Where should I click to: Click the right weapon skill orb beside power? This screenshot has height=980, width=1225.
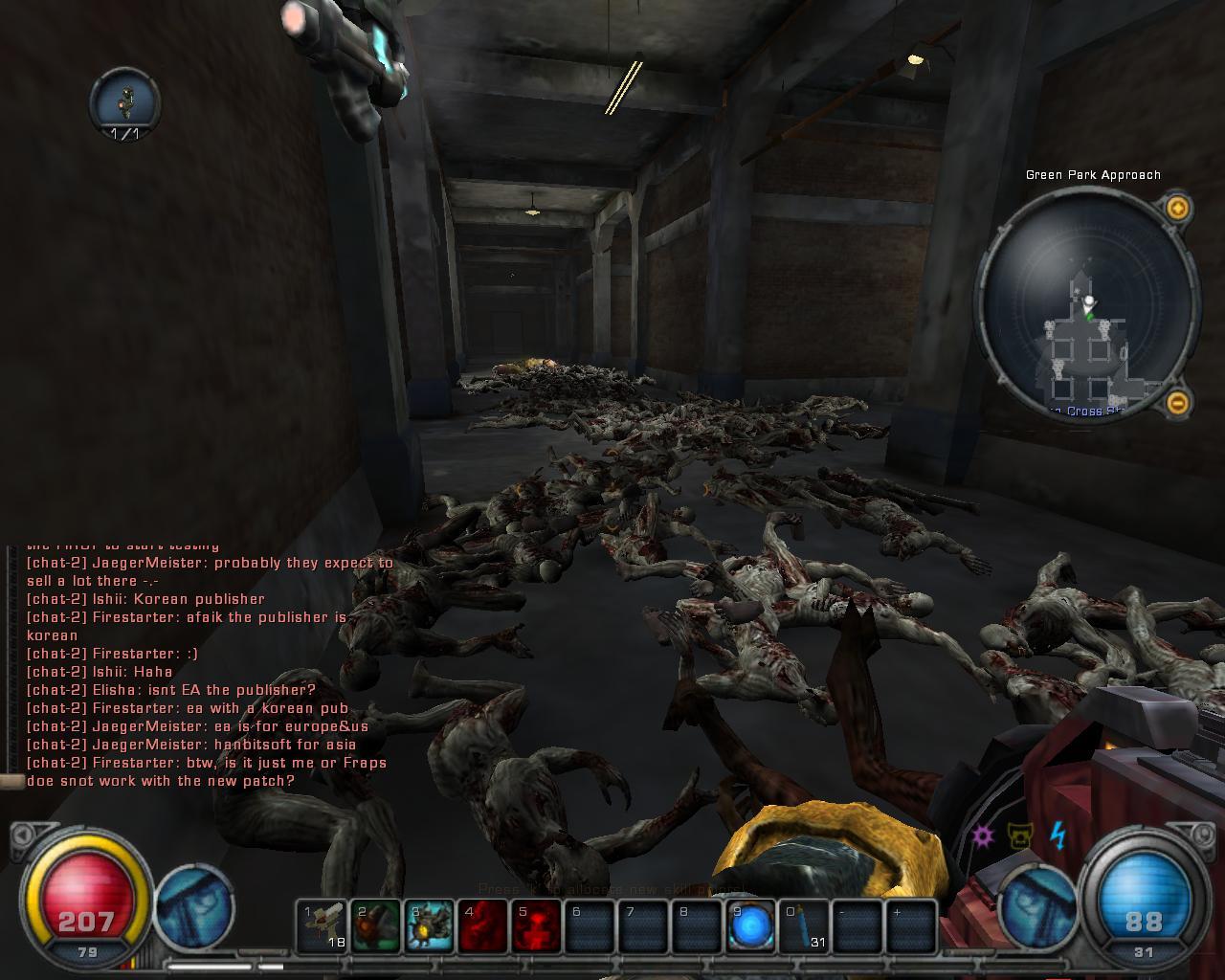tap(1039, 904)
